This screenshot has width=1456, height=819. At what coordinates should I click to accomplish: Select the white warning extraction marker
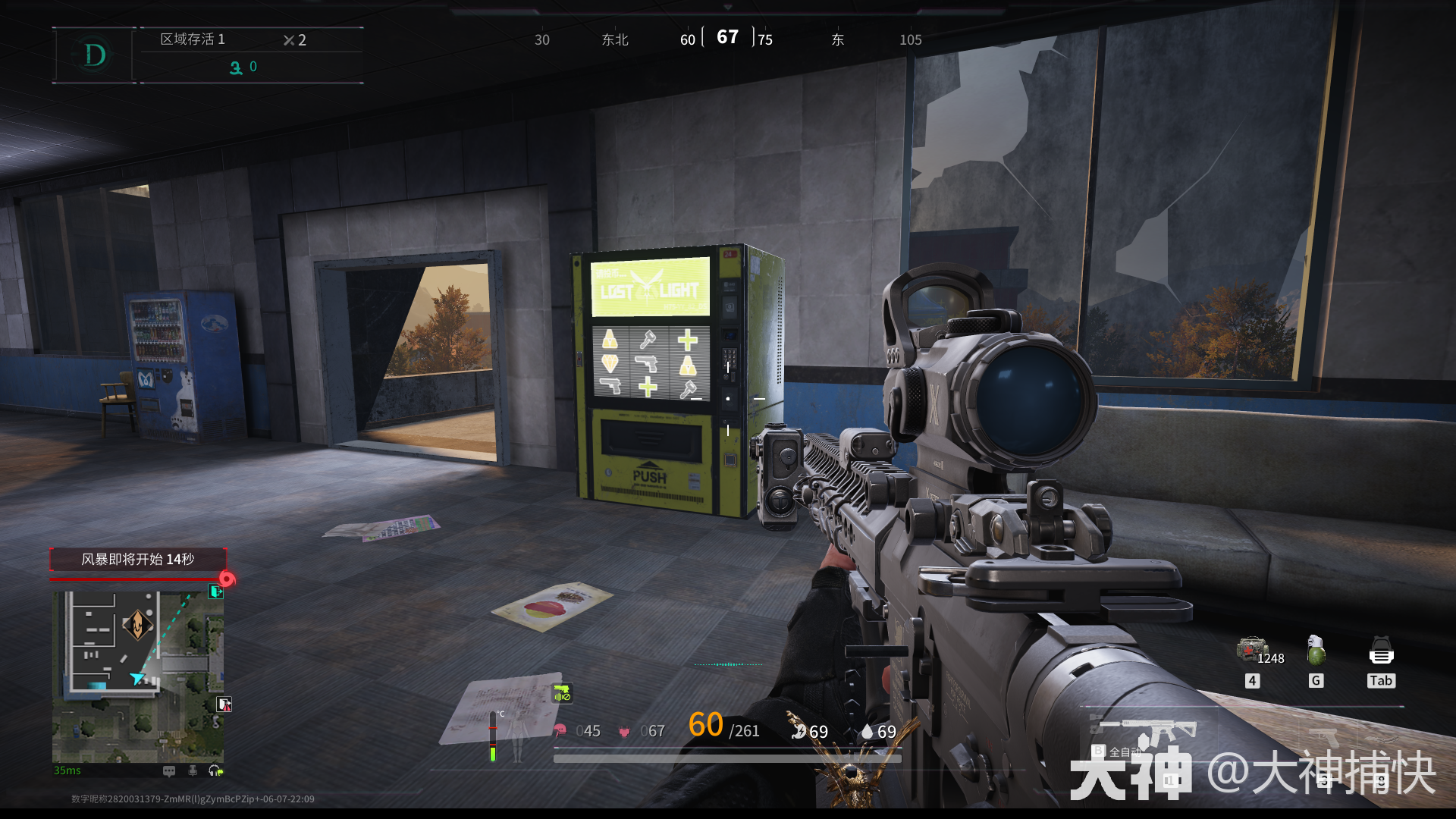pyautogui.click(x=224, y=704)
